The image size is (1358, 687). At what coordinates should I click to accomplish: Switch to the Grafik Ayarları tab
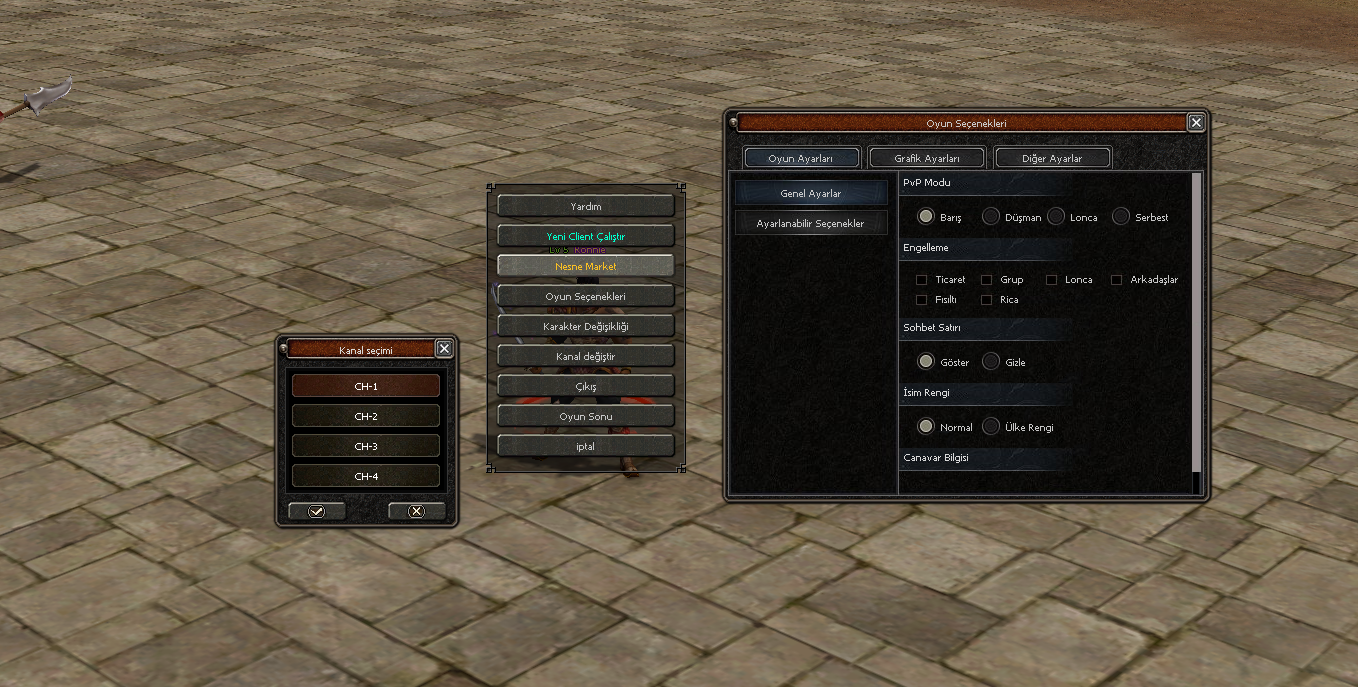click(x=927, y=158)
